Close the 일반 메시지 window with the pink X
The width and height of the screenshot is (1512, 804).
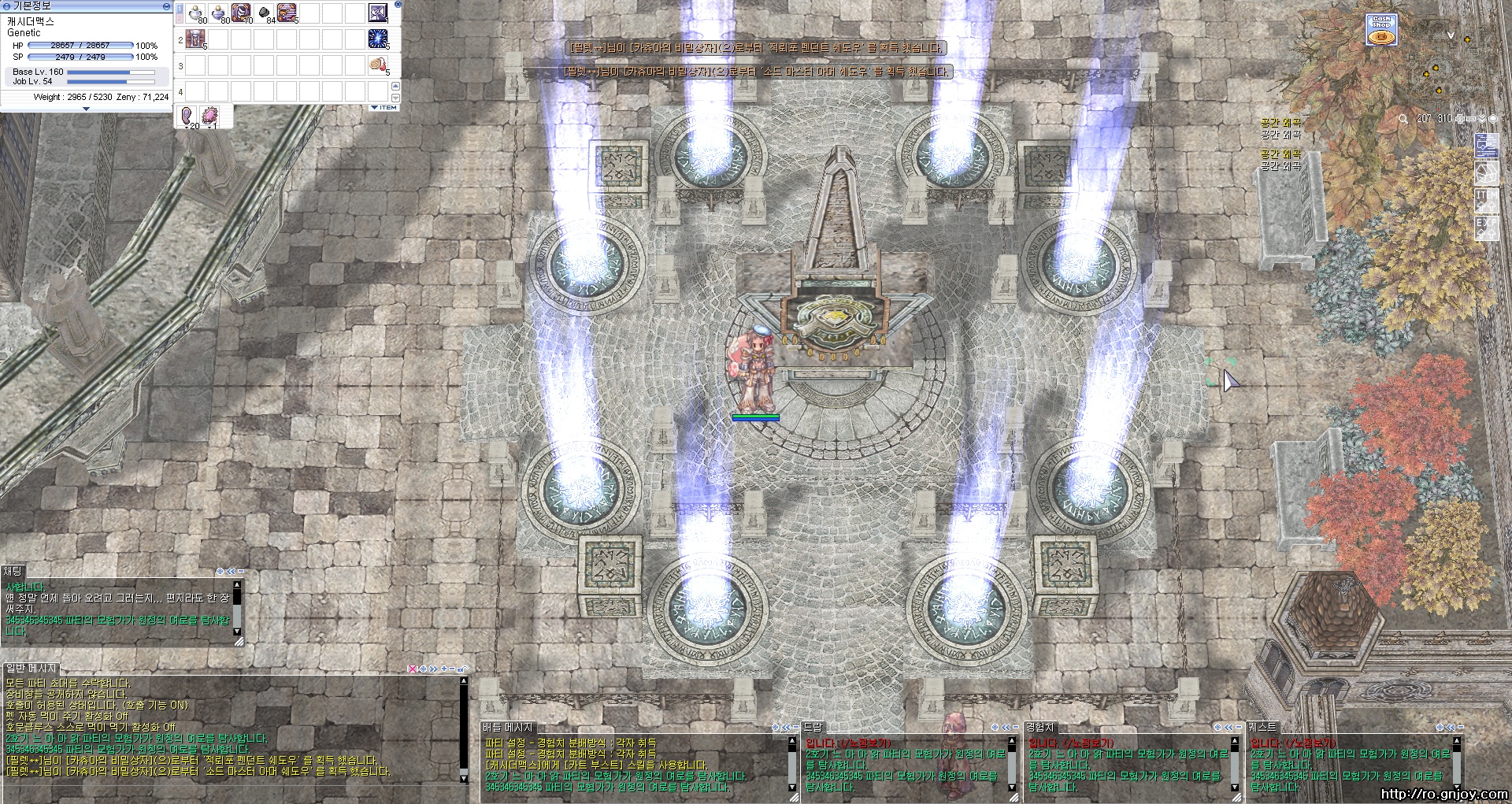(x=411, y=669)
